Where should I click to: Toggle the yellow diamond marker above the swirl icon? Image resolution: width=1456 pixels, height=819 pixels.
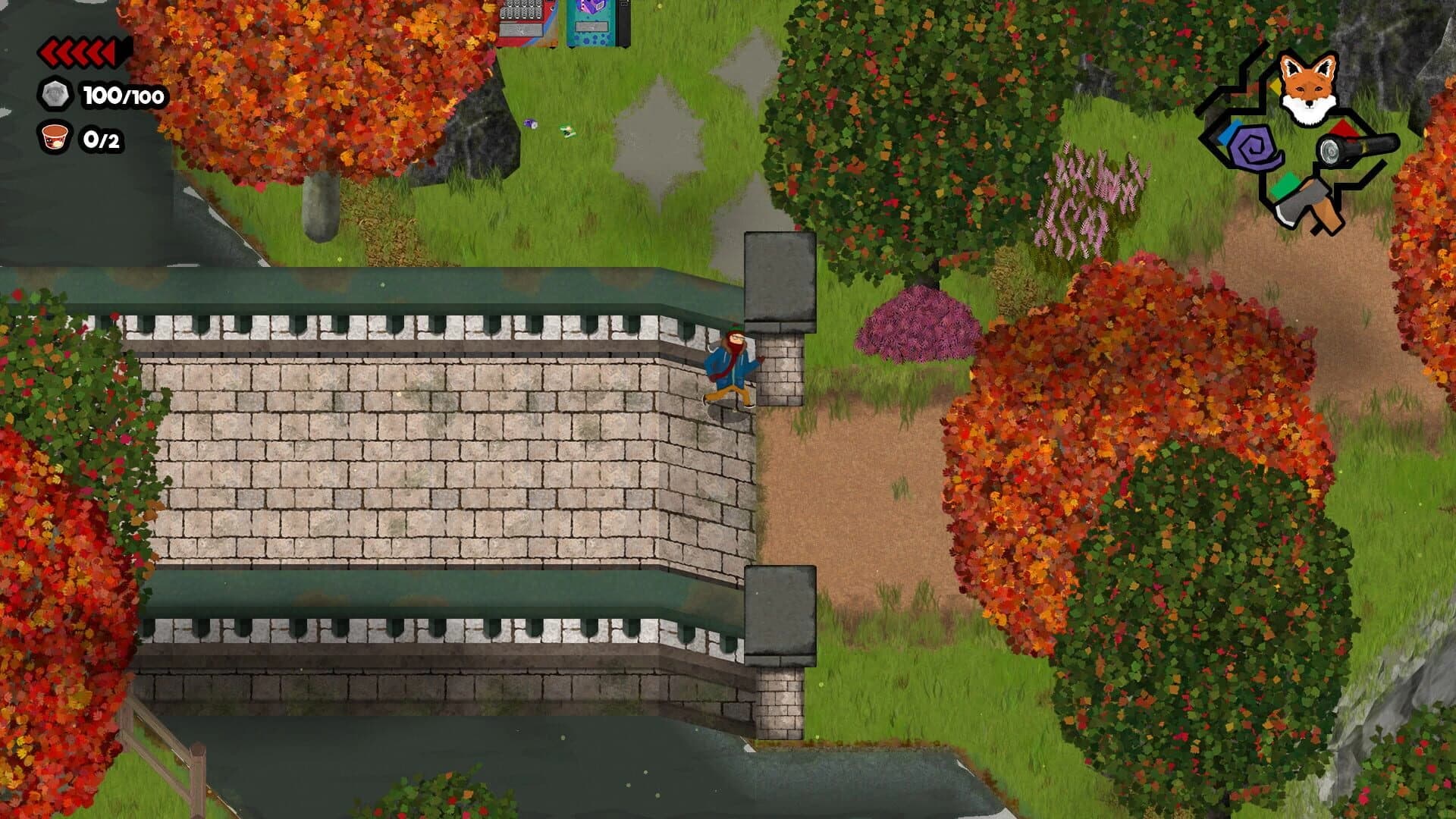click(x=1276, y=87)
